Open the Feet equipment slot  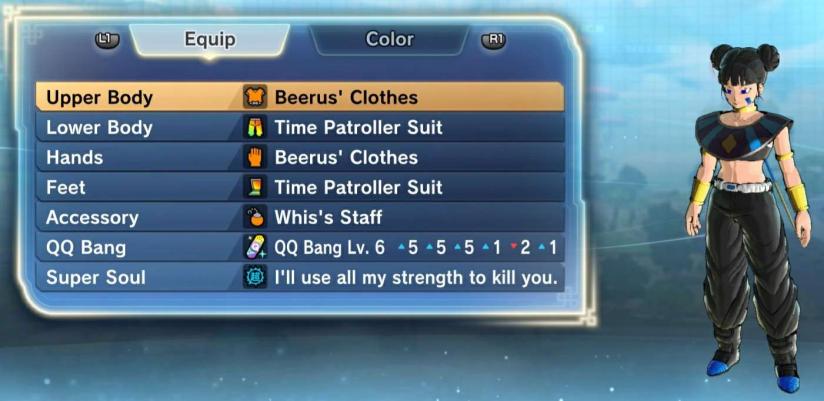tap(300, 188)
